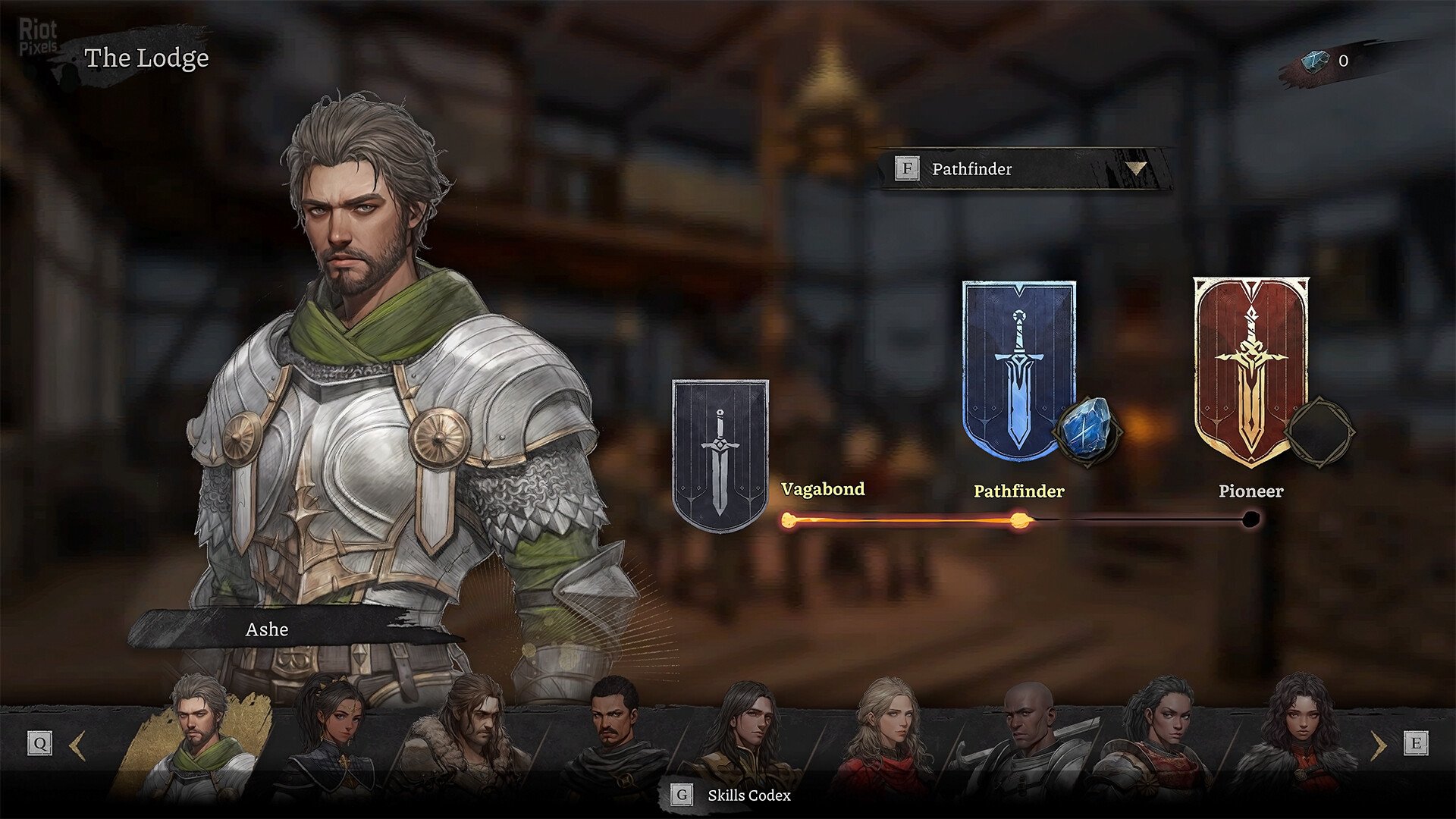Show previous characters with the left arrow
Image resolution: width=1456 pixels, height=819 pixels.
coord(77,744)
